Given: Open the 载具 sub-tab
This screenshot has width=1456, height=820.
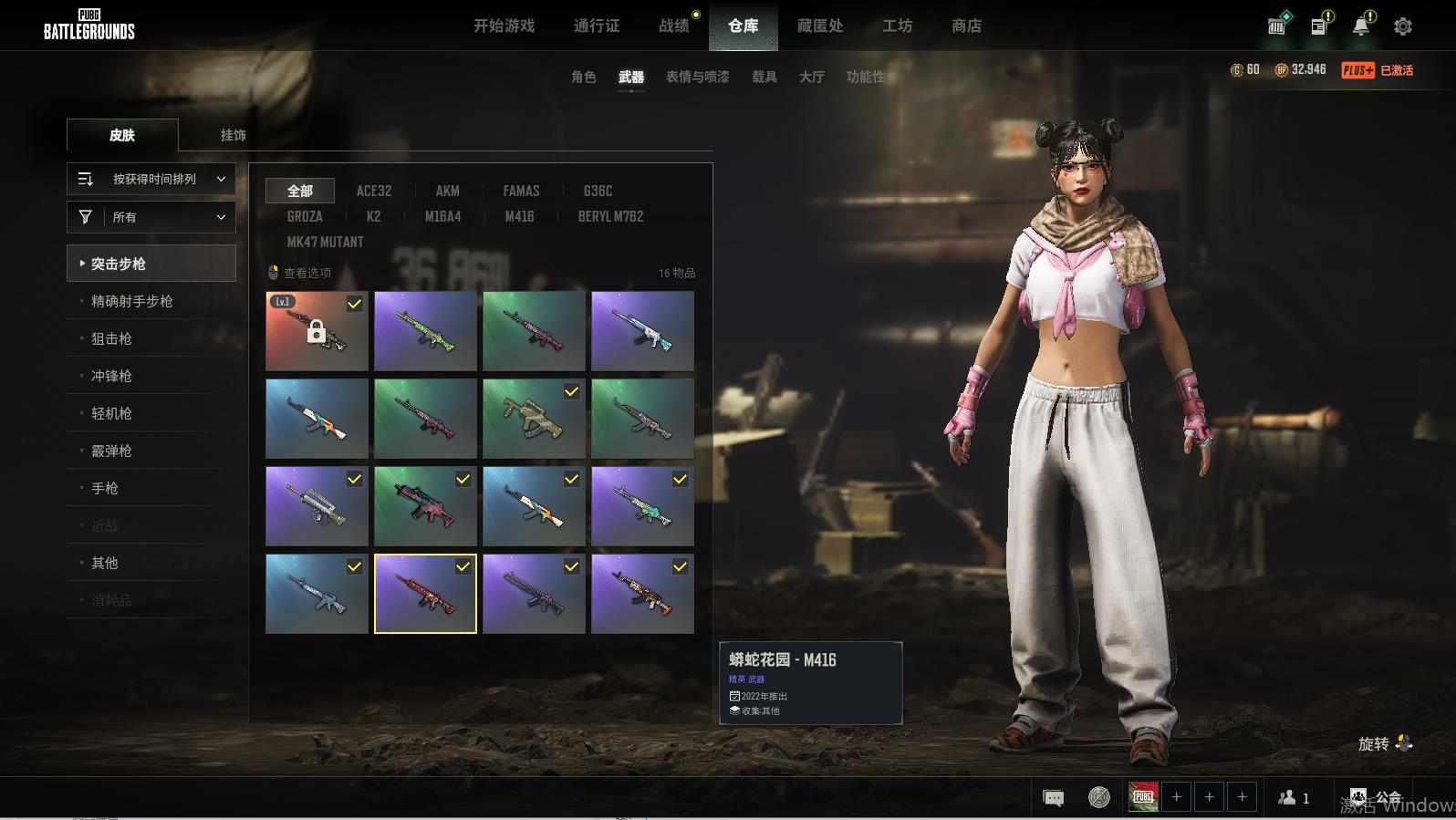Looking at the screenshot, I should click(x=764, y=77).
